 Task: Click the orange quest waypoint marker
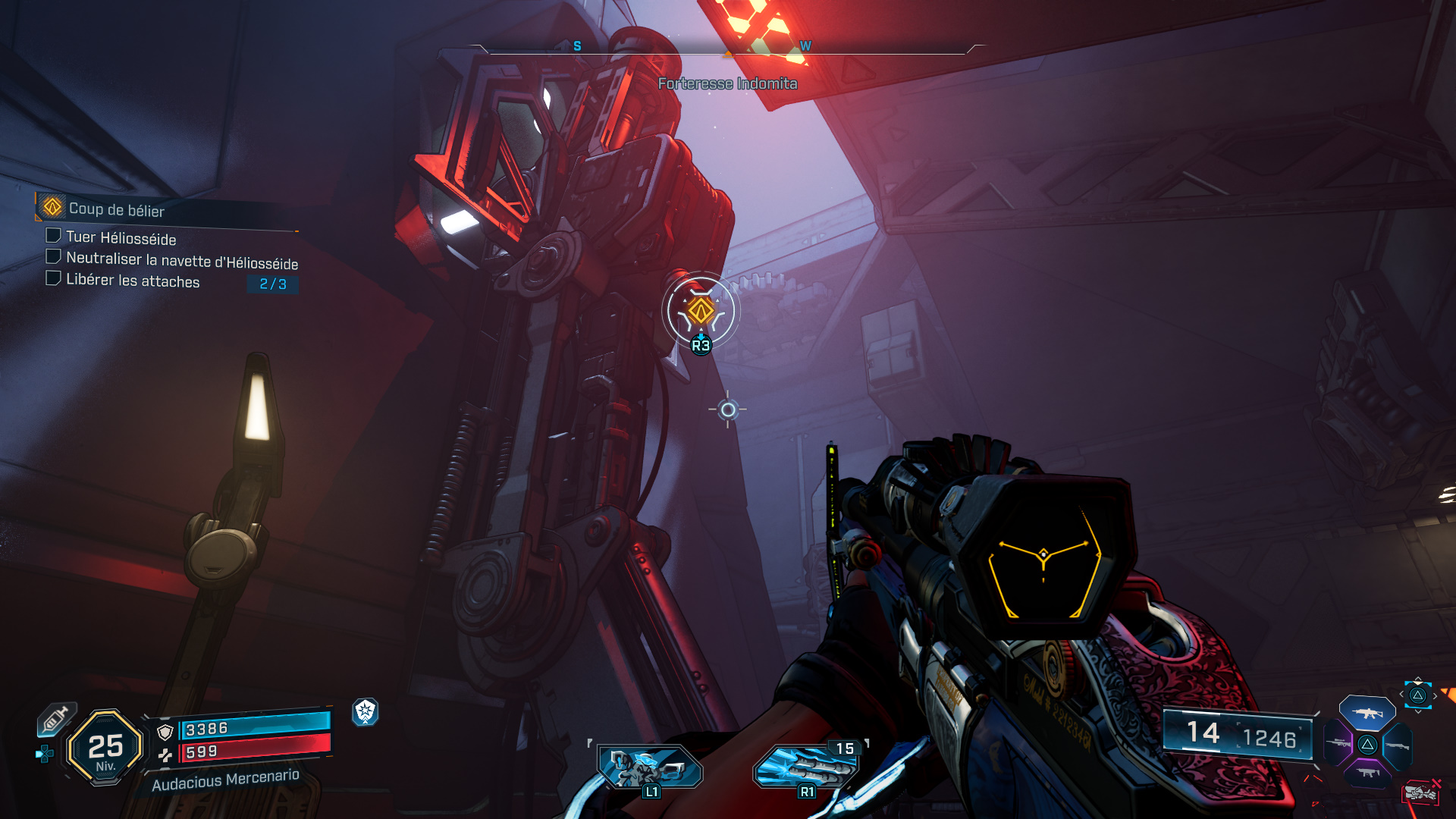(x=701, y=310)
